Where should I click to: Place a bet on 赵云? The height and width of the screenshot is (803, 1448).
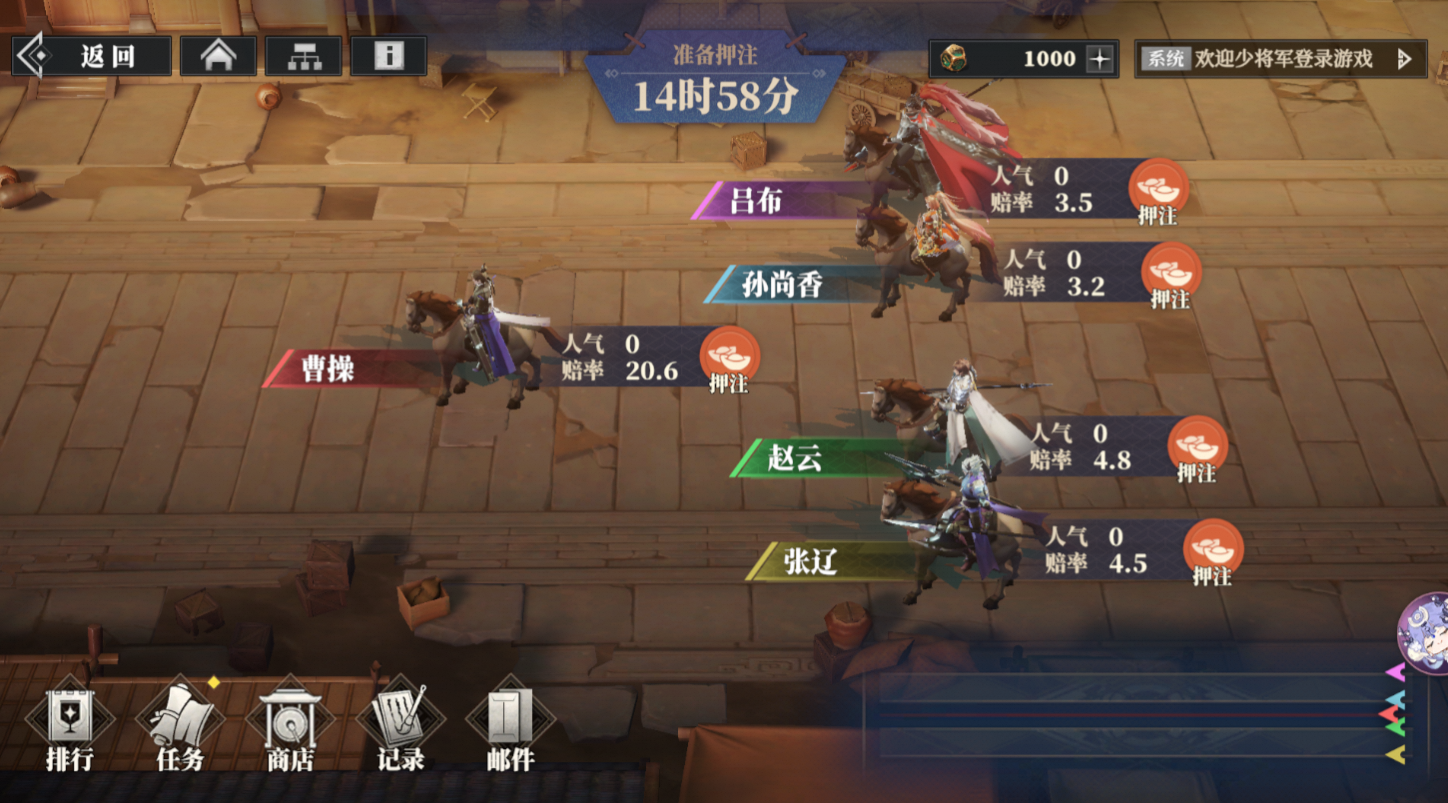tap(1197, 448)
